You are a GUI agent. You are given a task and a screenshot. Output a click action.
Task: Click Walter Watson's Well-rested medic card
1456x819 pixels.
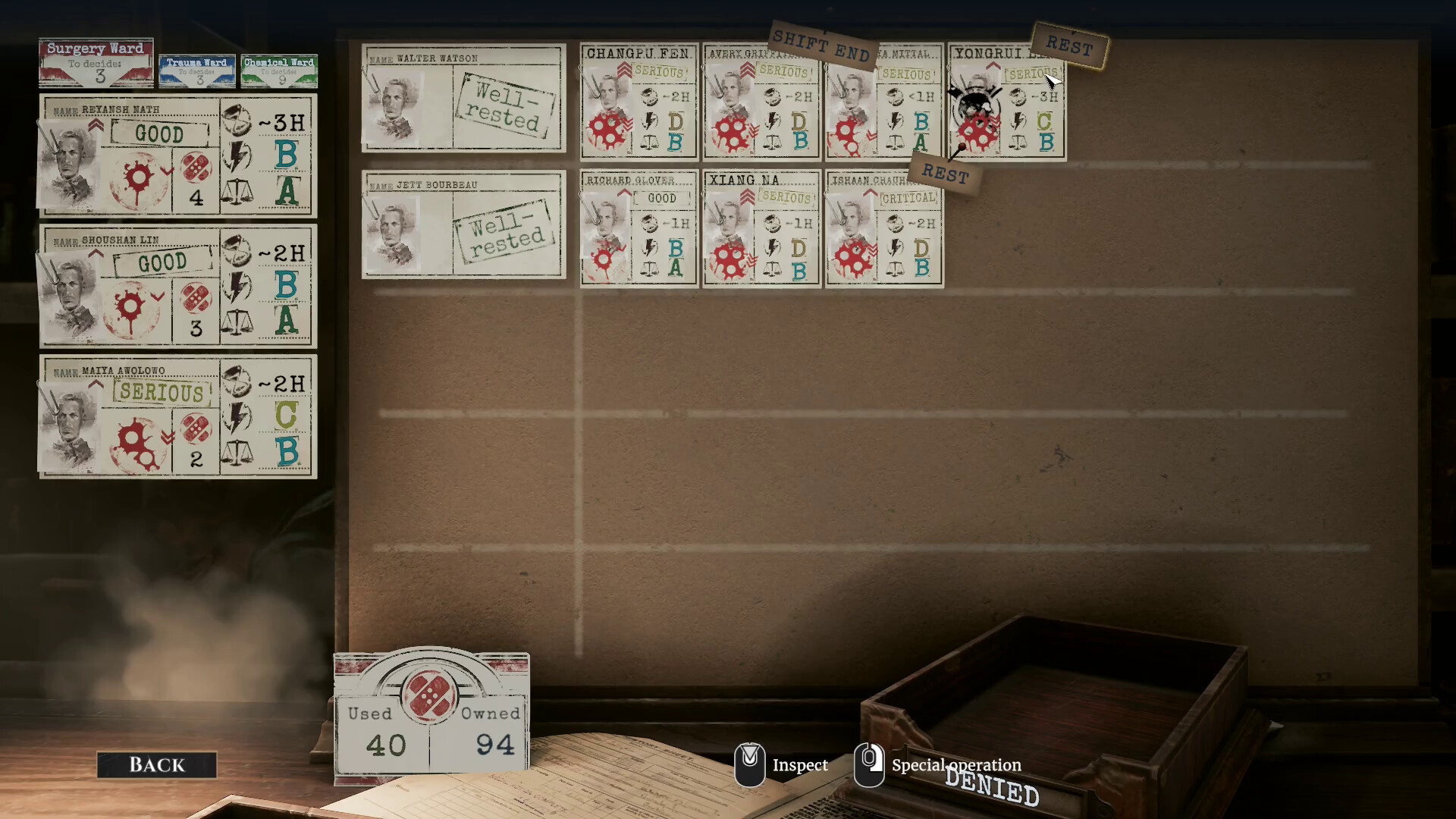pos(463,99)
